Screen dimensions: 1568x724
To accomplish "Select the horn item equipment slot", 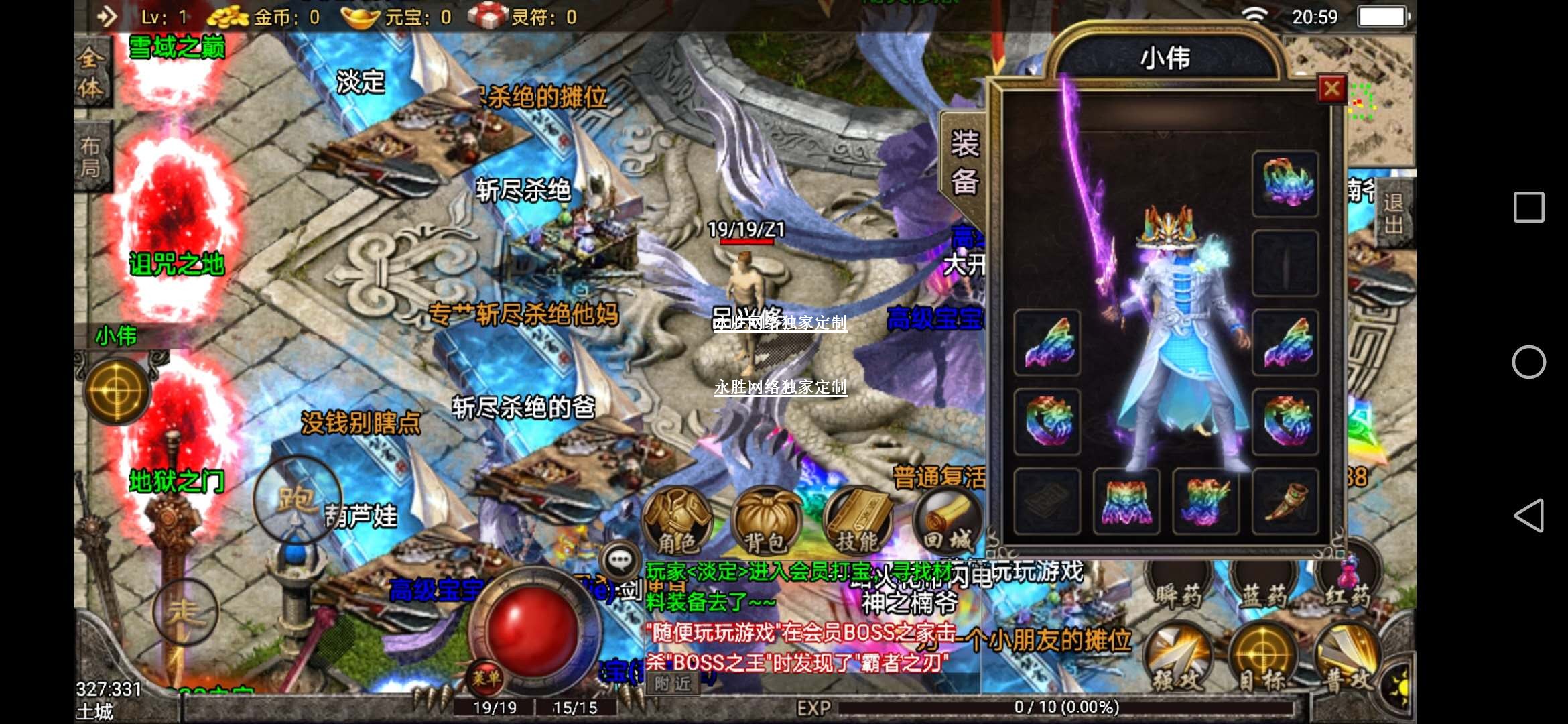I will click(1285, 501).
